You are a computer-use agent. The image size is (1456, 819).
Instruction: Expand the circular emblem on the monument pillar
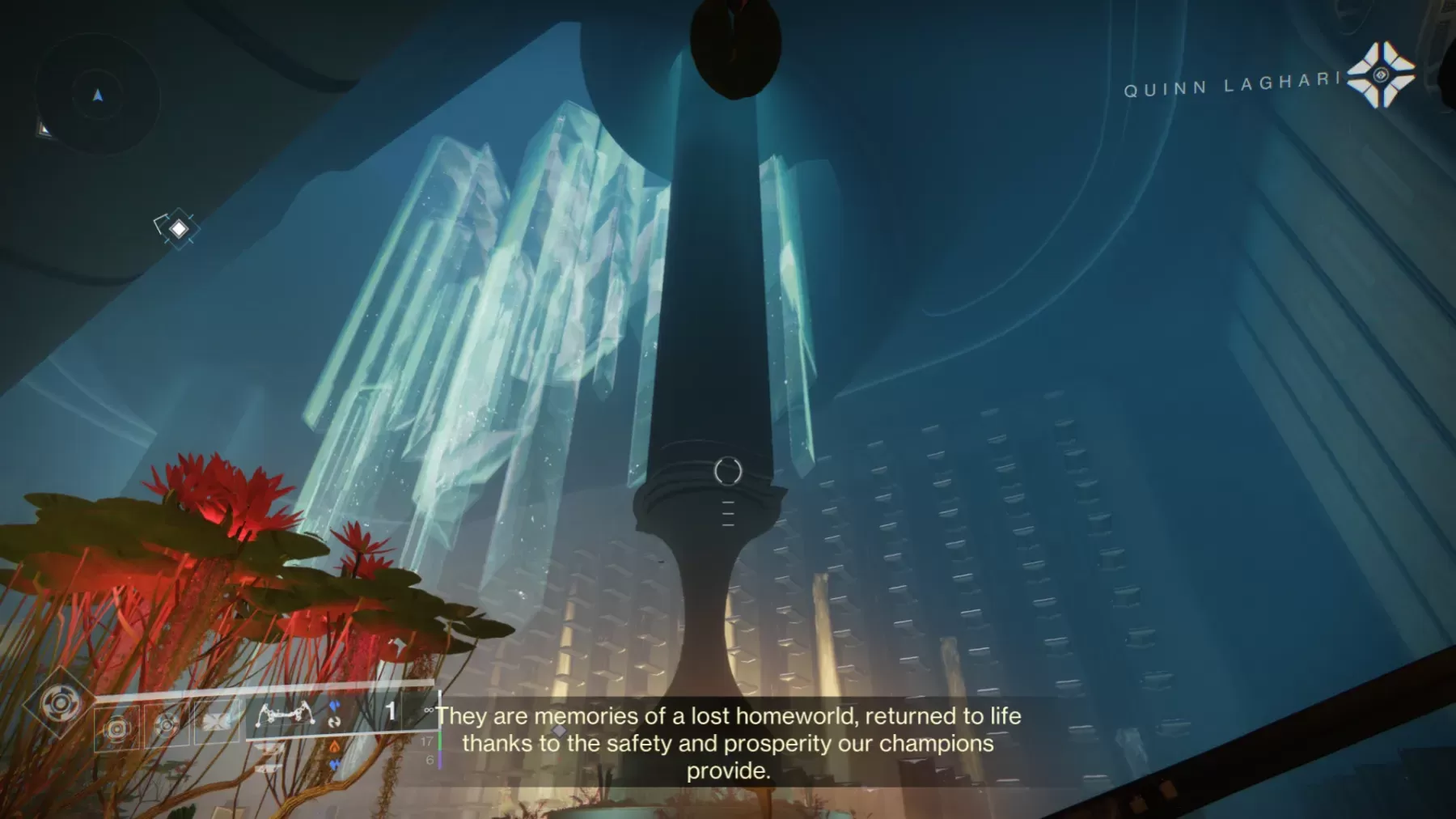(729, 469)
